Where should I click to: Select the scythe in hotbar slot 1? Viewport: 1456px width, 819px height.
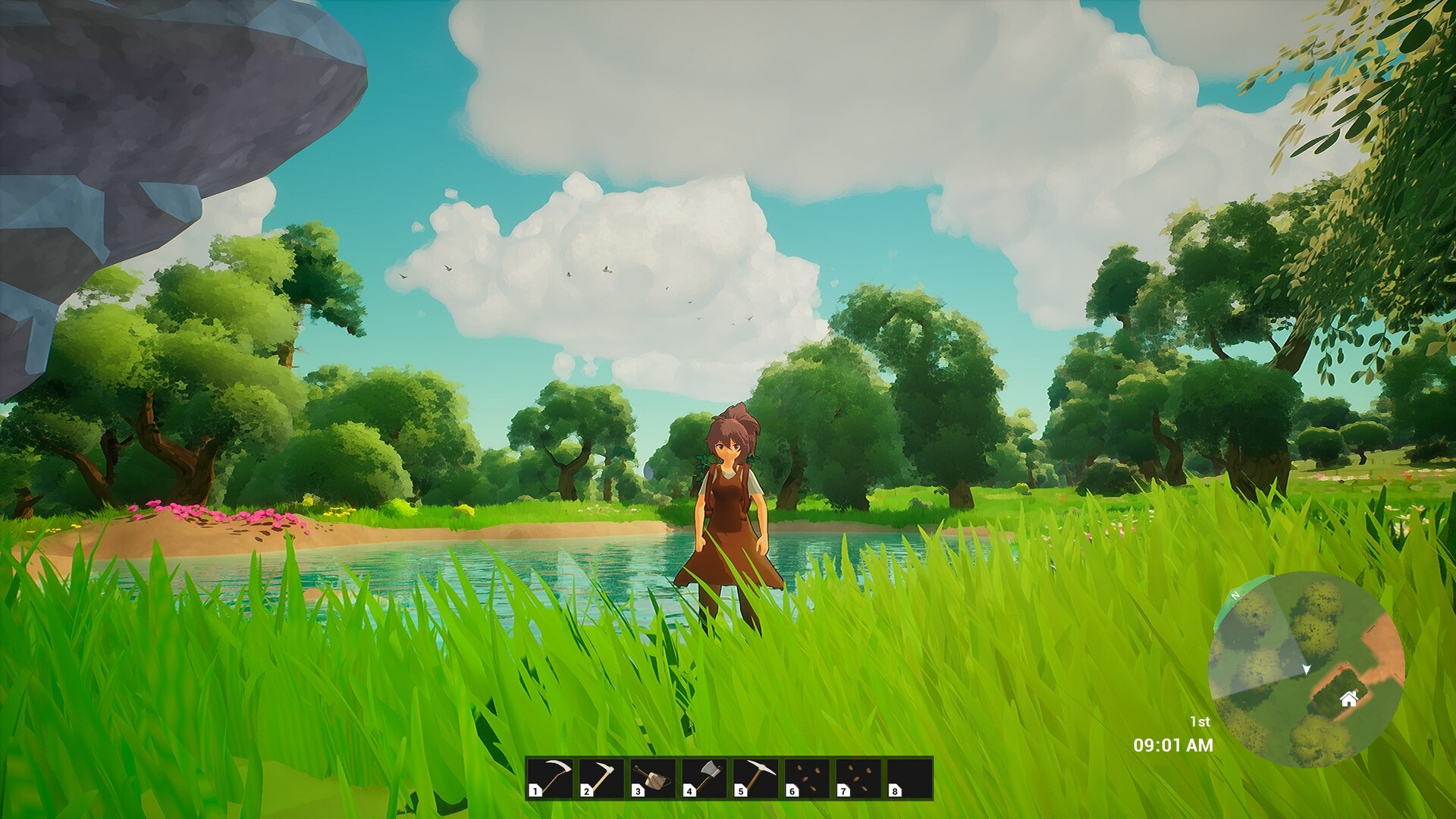(549, 779)
